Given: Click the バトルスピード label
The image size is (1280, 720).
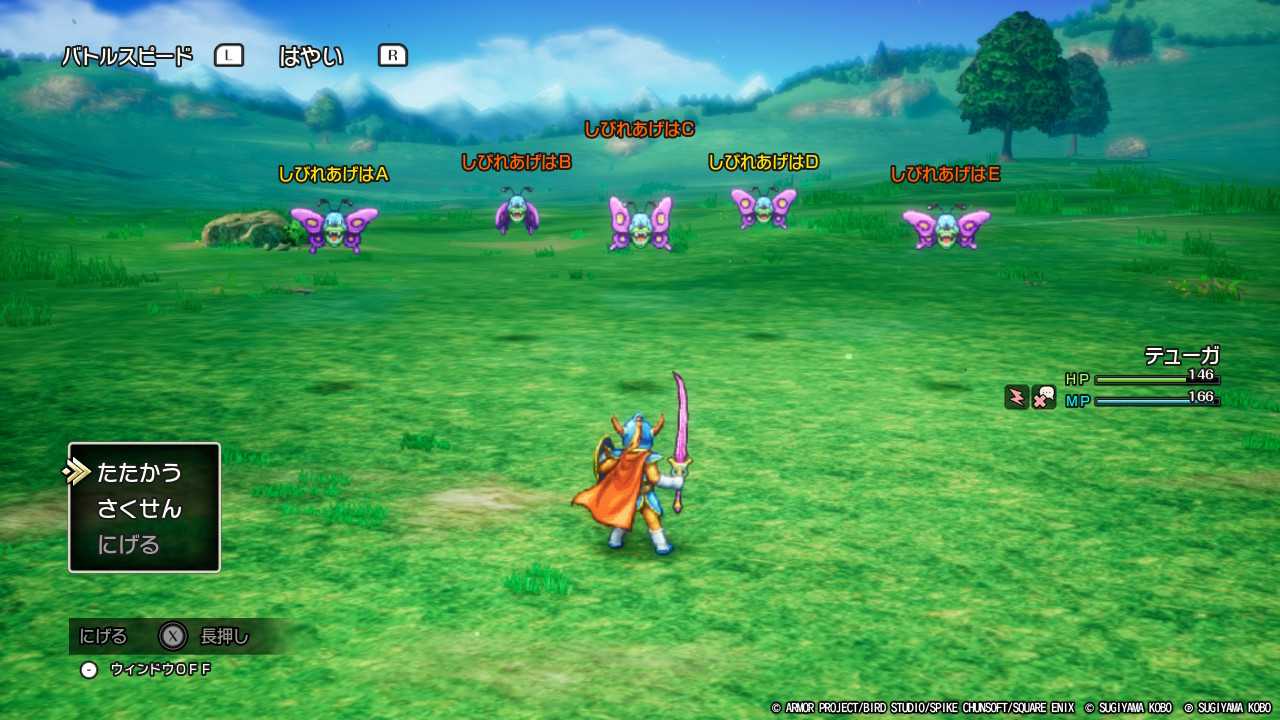Looking at the screenshot, I should (x=126, y=55).
